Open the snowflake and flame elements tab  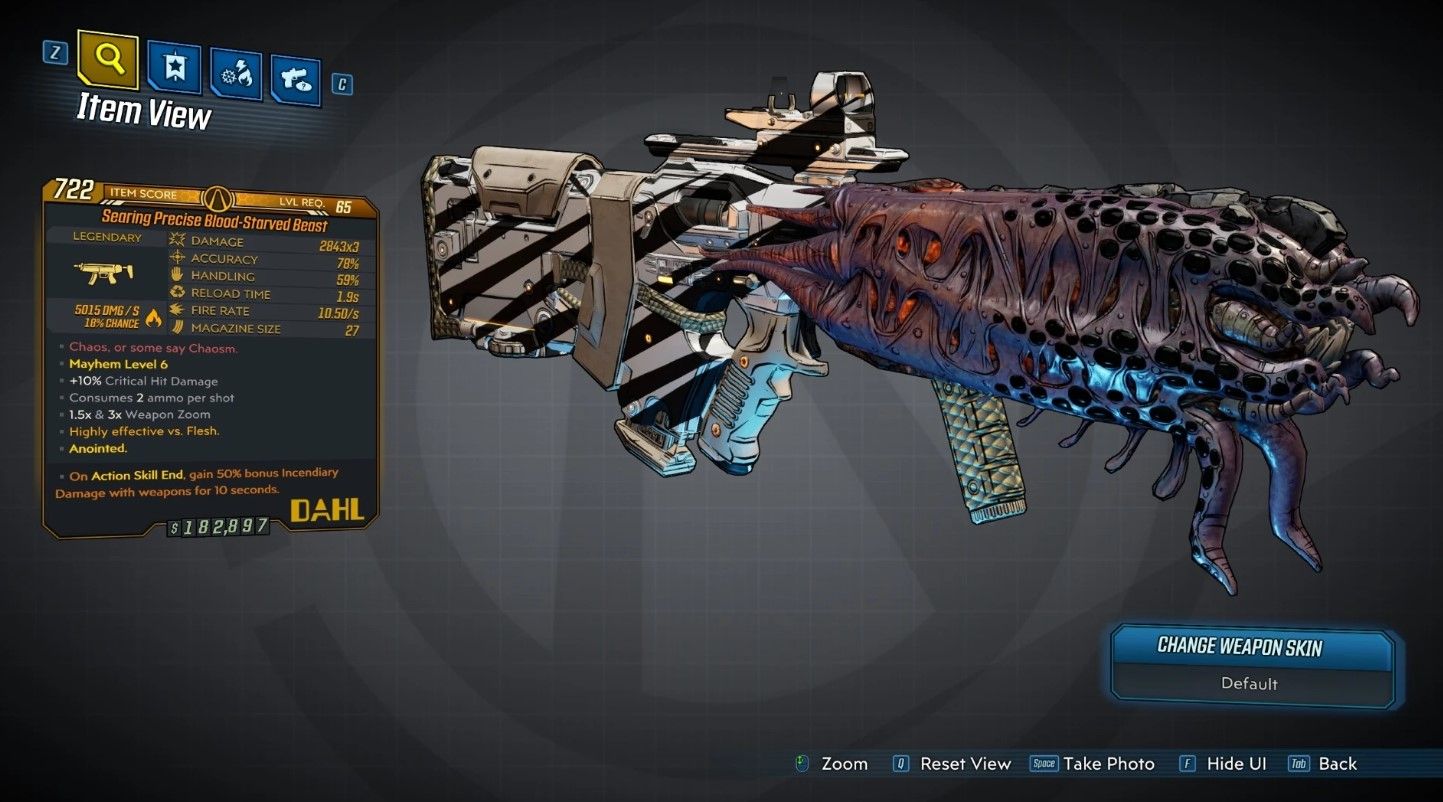tap(236, 75)
